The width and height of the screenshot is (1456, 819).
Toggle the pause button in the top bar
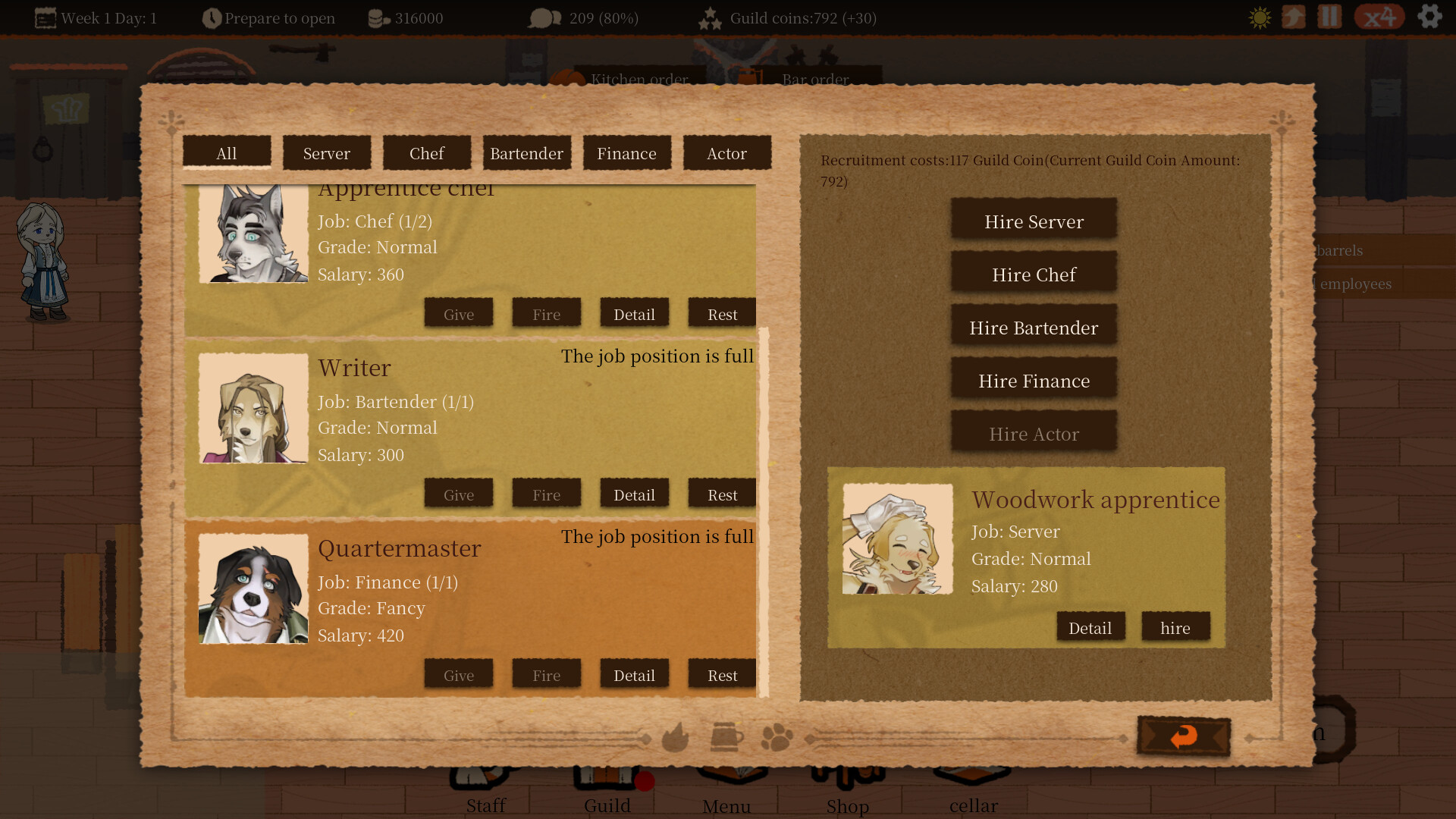point(1328,17)
